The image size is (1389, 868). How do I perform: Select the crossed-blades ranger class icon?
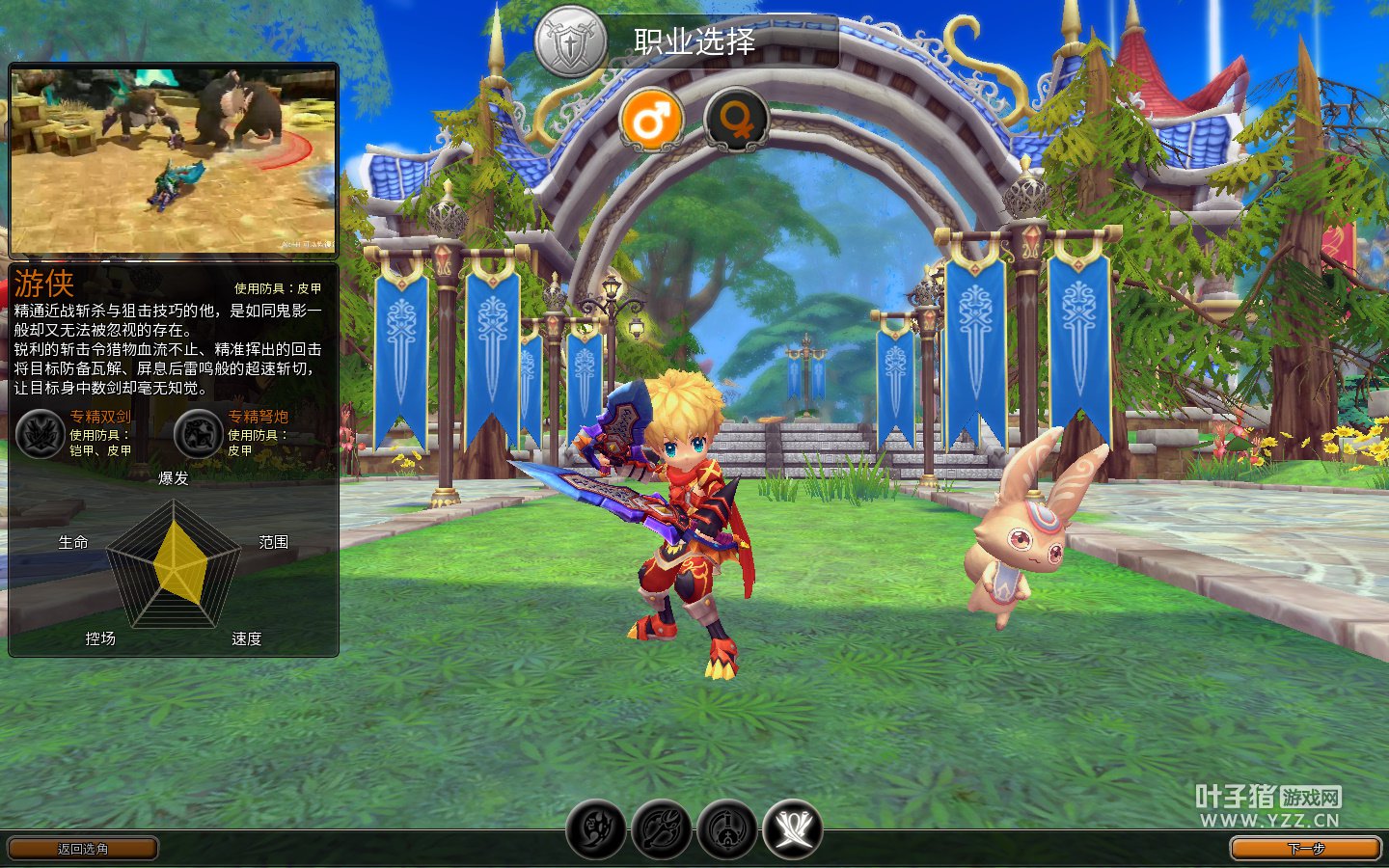[x=793, y=828]
